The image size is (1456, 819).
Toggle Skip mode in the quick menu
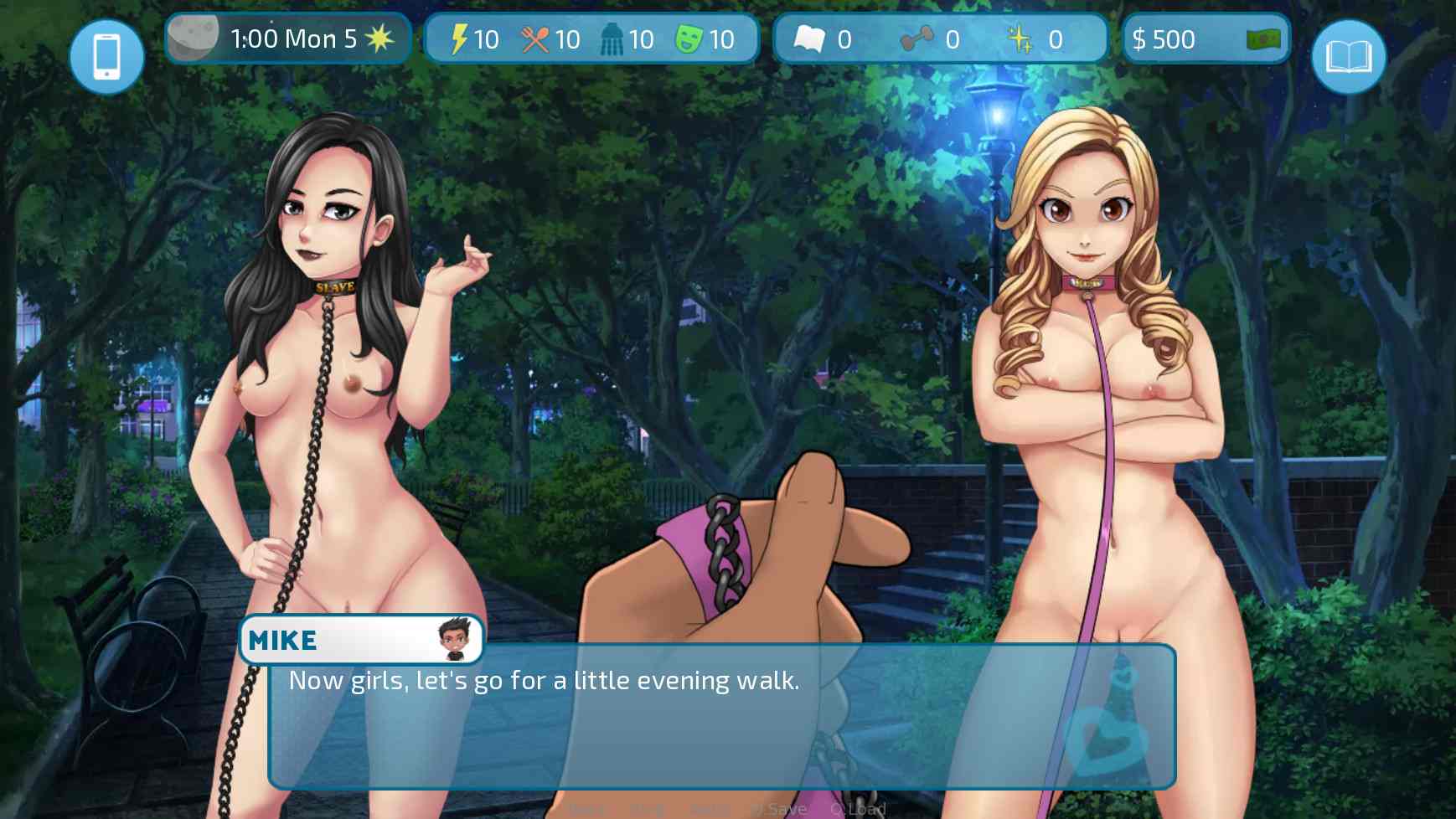(645, 808)
